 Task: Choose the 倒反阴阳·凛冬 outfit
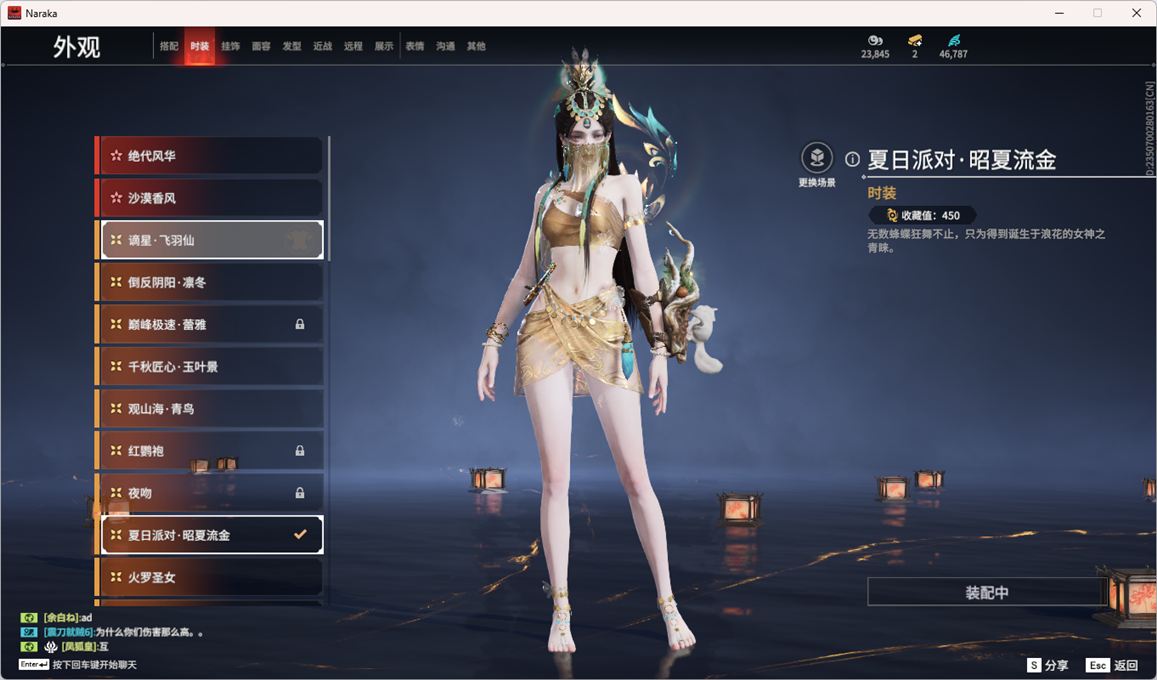point(210,282)
